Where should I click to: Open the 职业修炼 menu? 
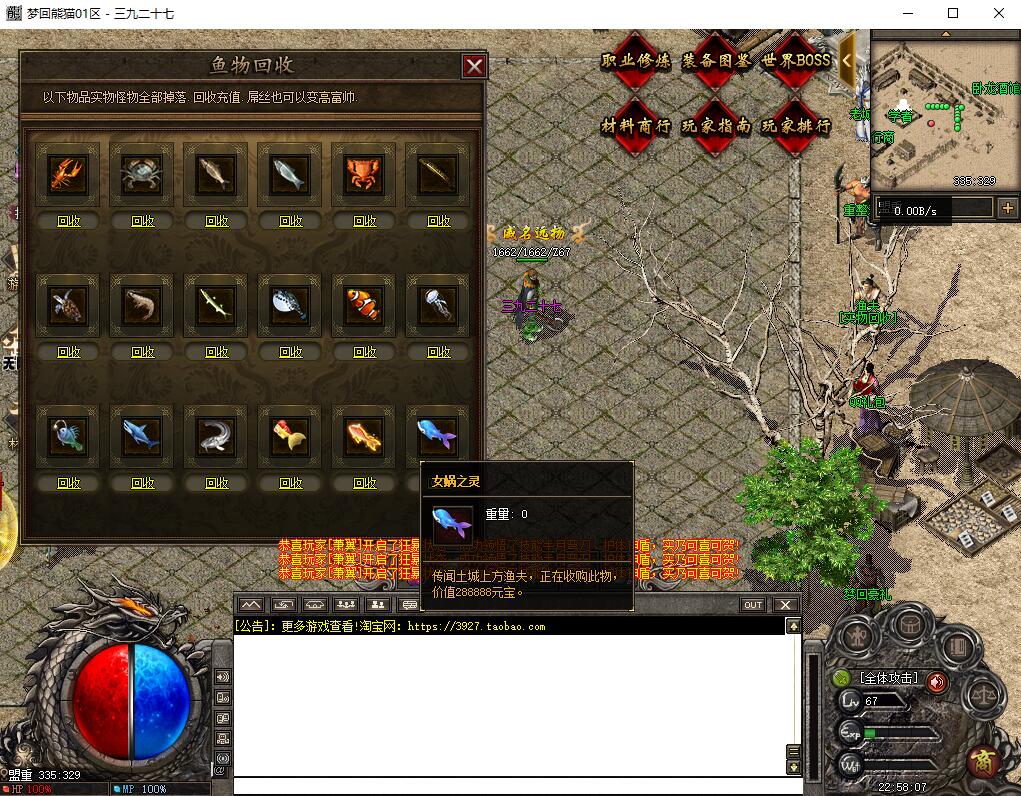point(636,61)
